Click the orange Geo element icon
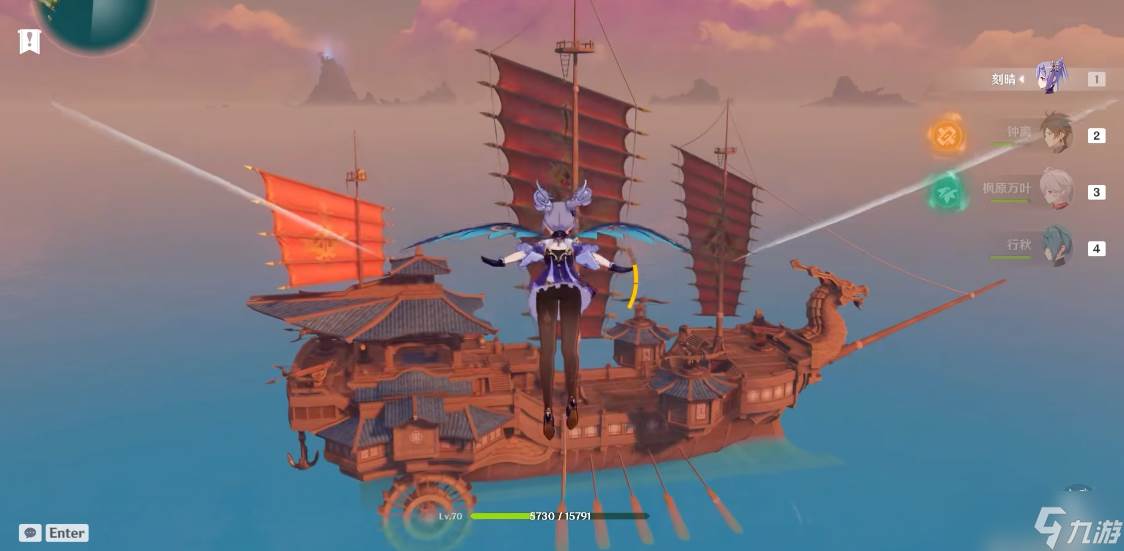Viewport: 1124px width, 551px height. 946,135
